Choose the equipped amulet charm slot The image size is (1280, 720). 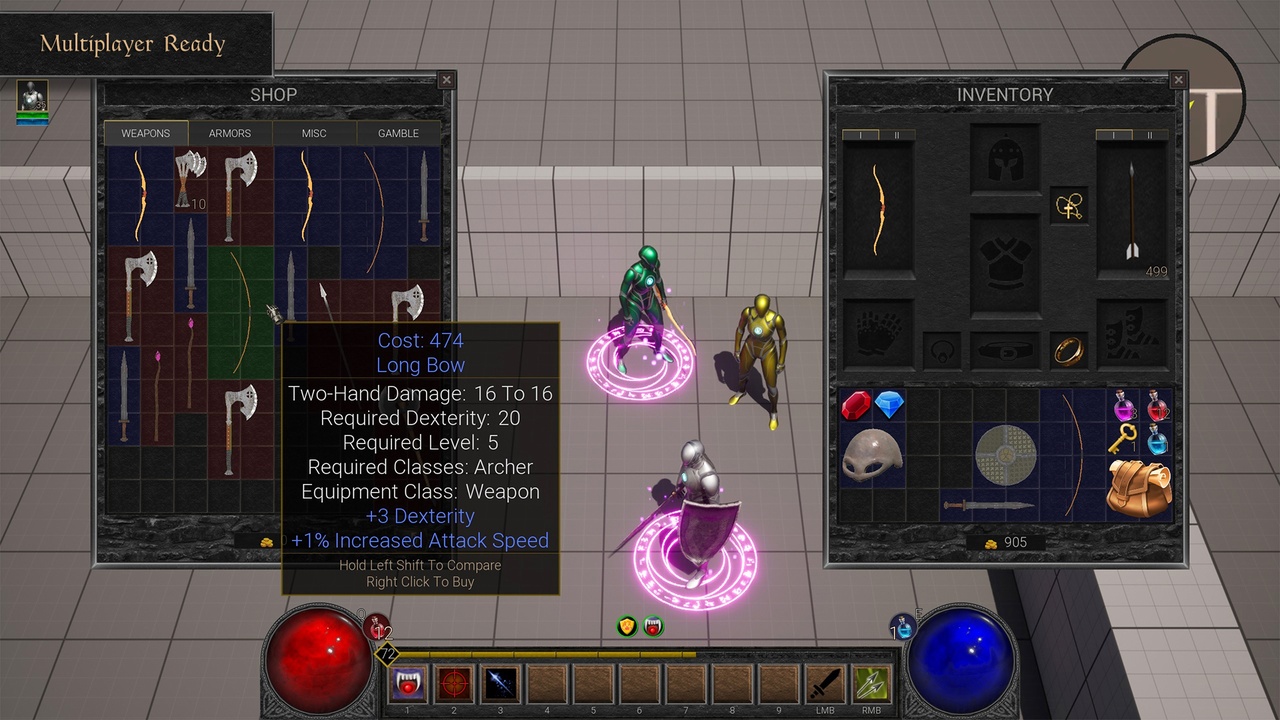[1069, 206]
